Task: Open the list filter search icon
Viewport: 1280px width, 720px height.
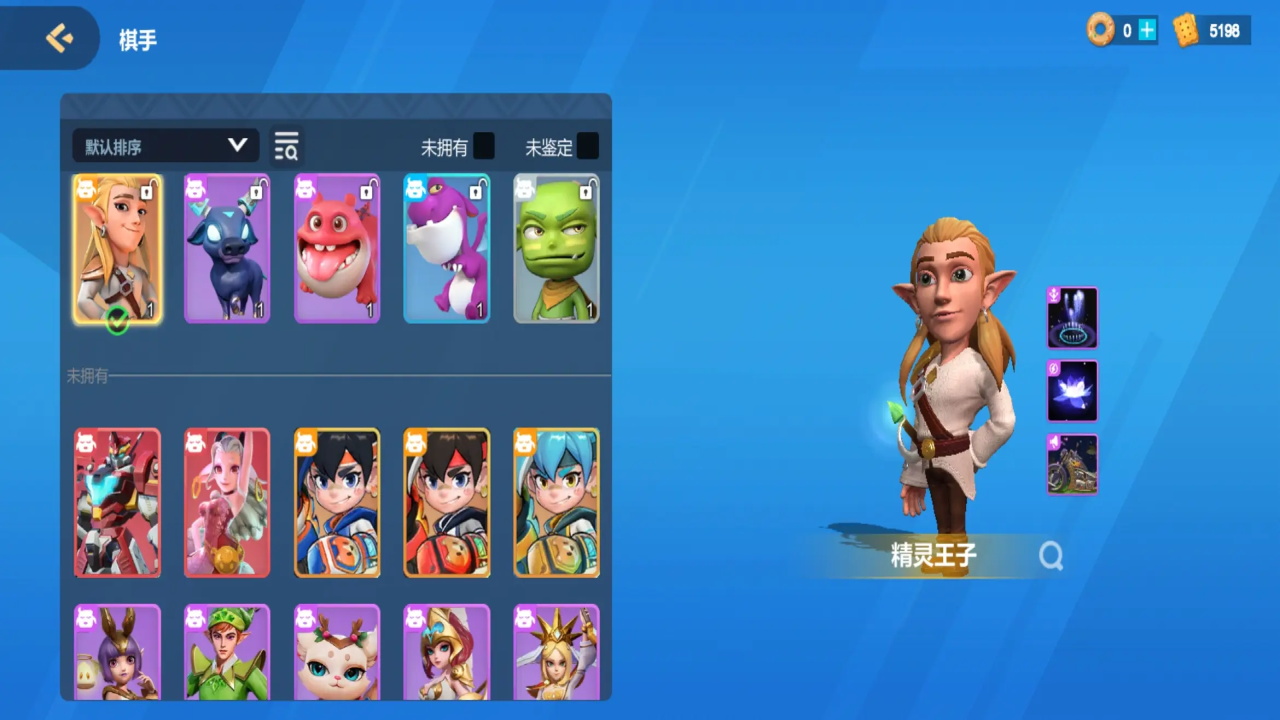Action: point(287,146)
